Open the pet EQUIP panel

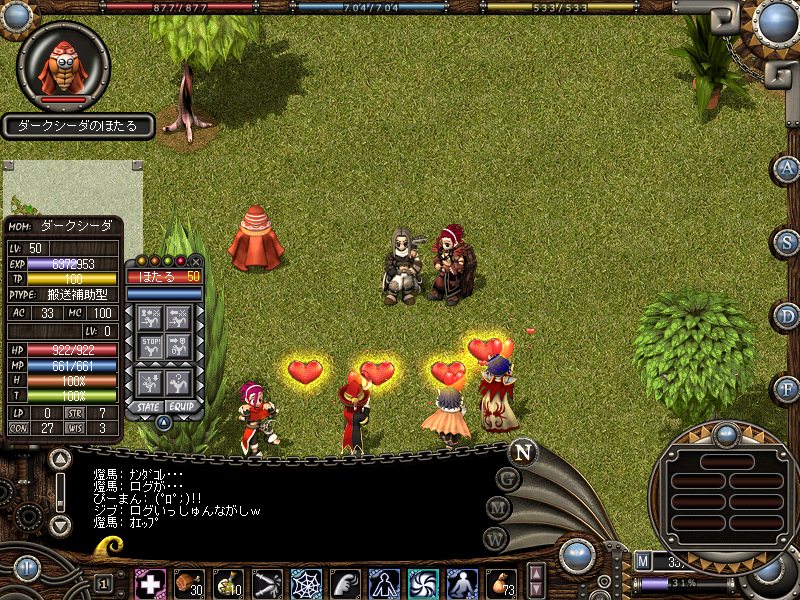coord(181,406)
